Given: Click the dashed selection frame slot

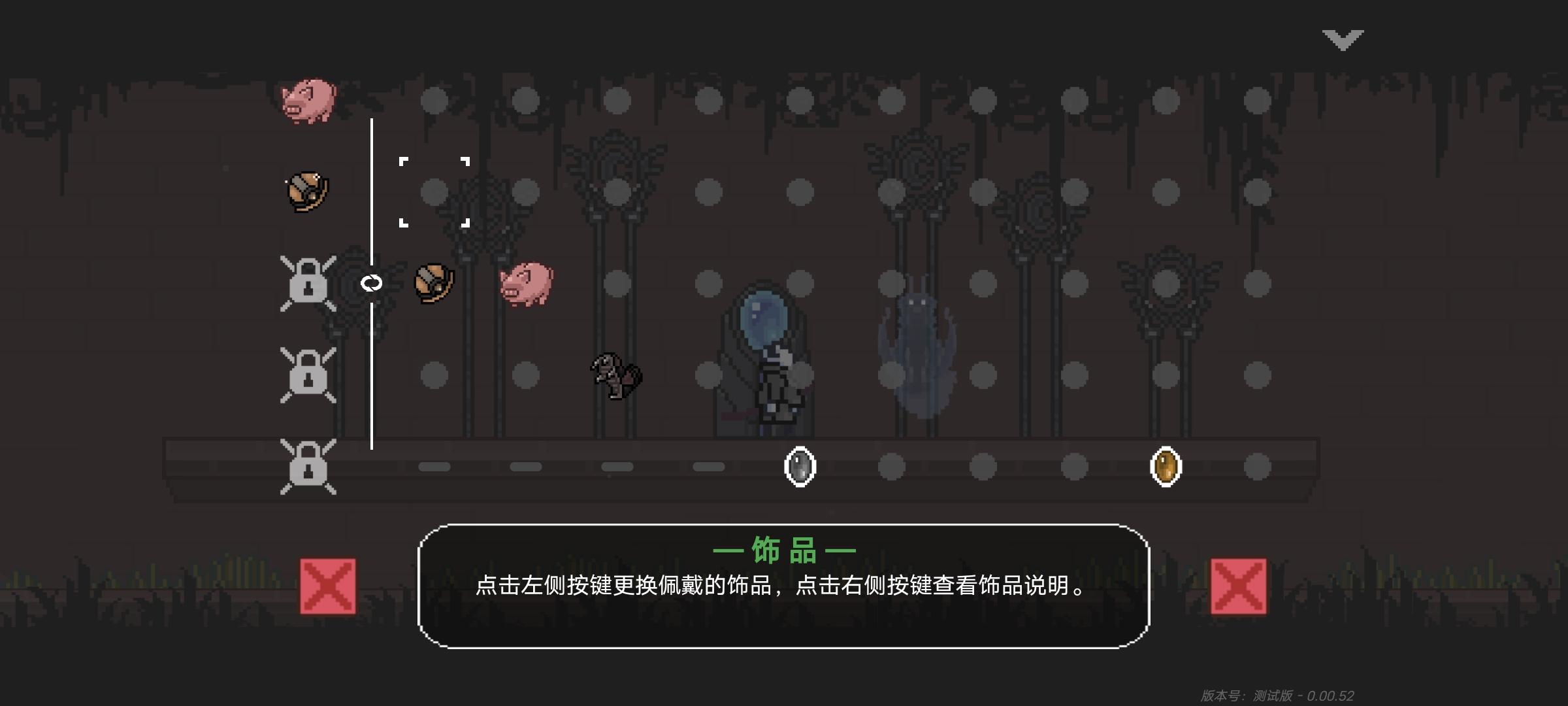Looking at the screenshot, I should pyautogui.click(x=434, y=193).
